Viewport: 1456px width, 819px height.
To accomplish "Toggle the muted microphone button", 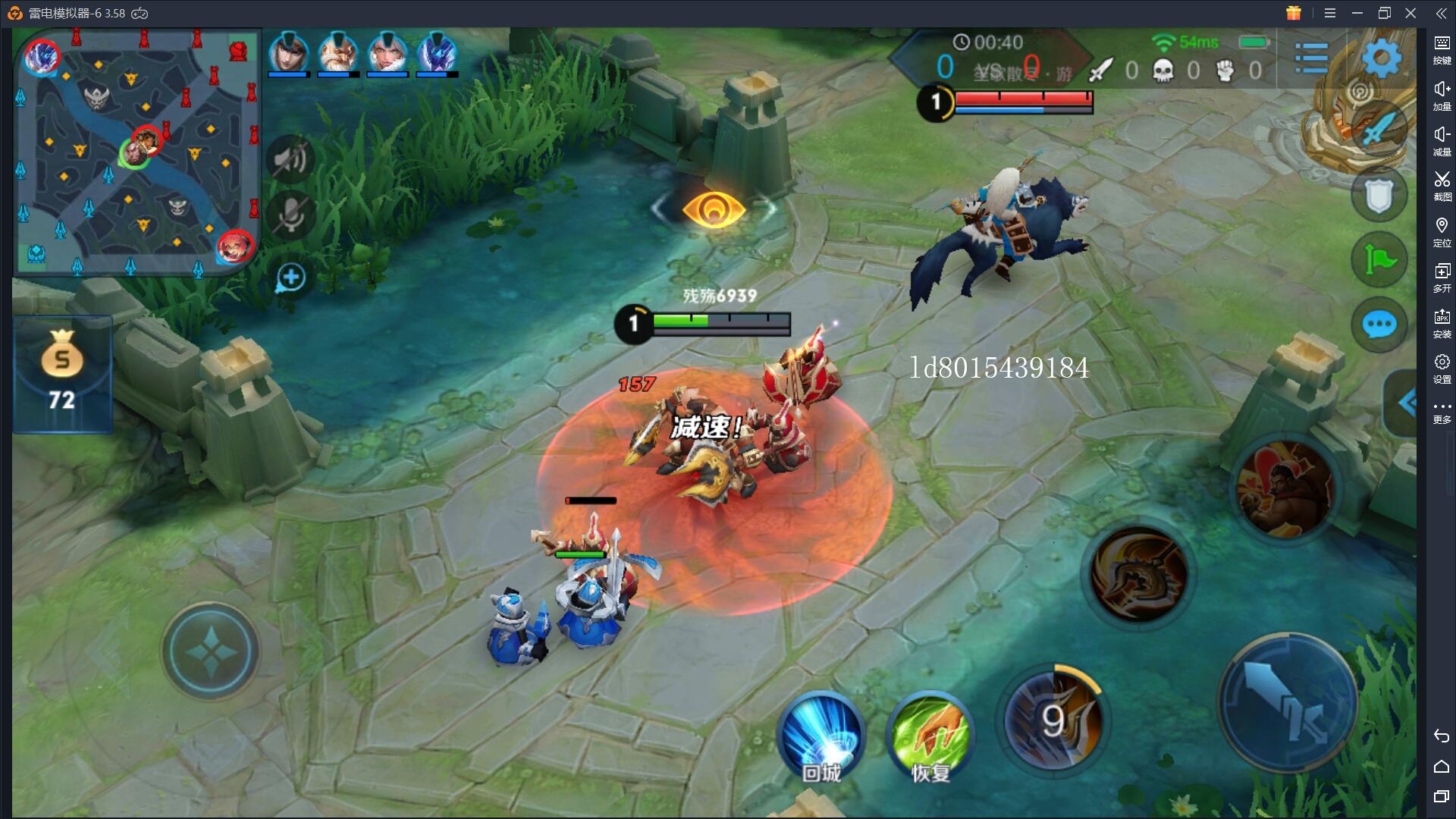I will [x=290, y=215].
